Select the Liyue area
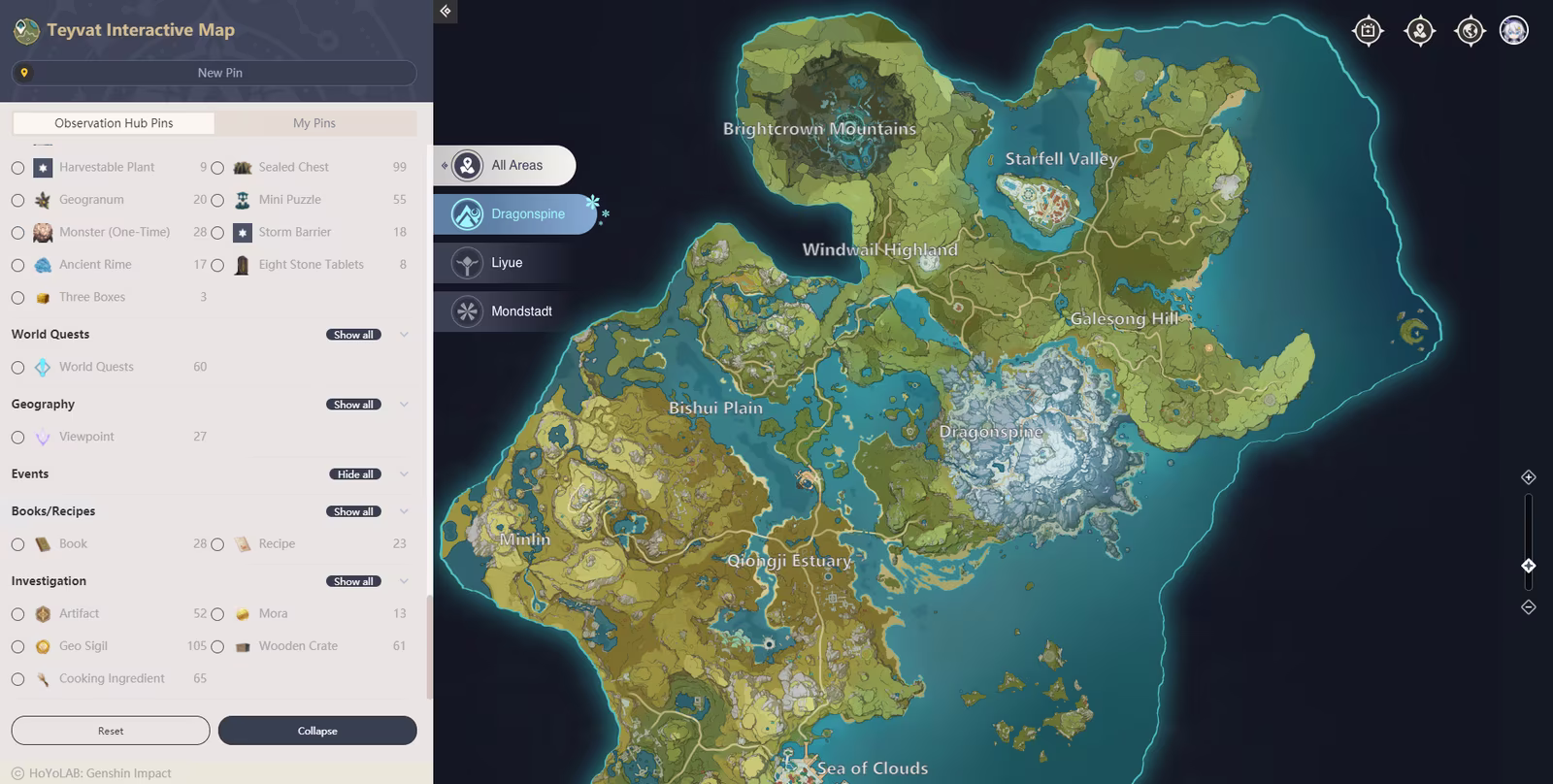 pyautogui.click(x=505, y=263)
